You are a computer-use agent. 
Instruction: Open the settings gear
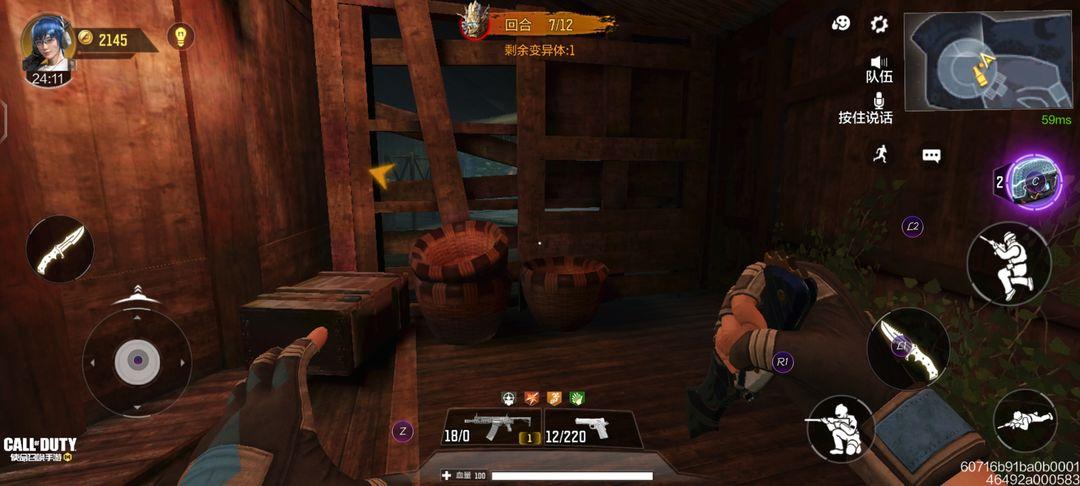pyautogui.click(x=879, y=24)
